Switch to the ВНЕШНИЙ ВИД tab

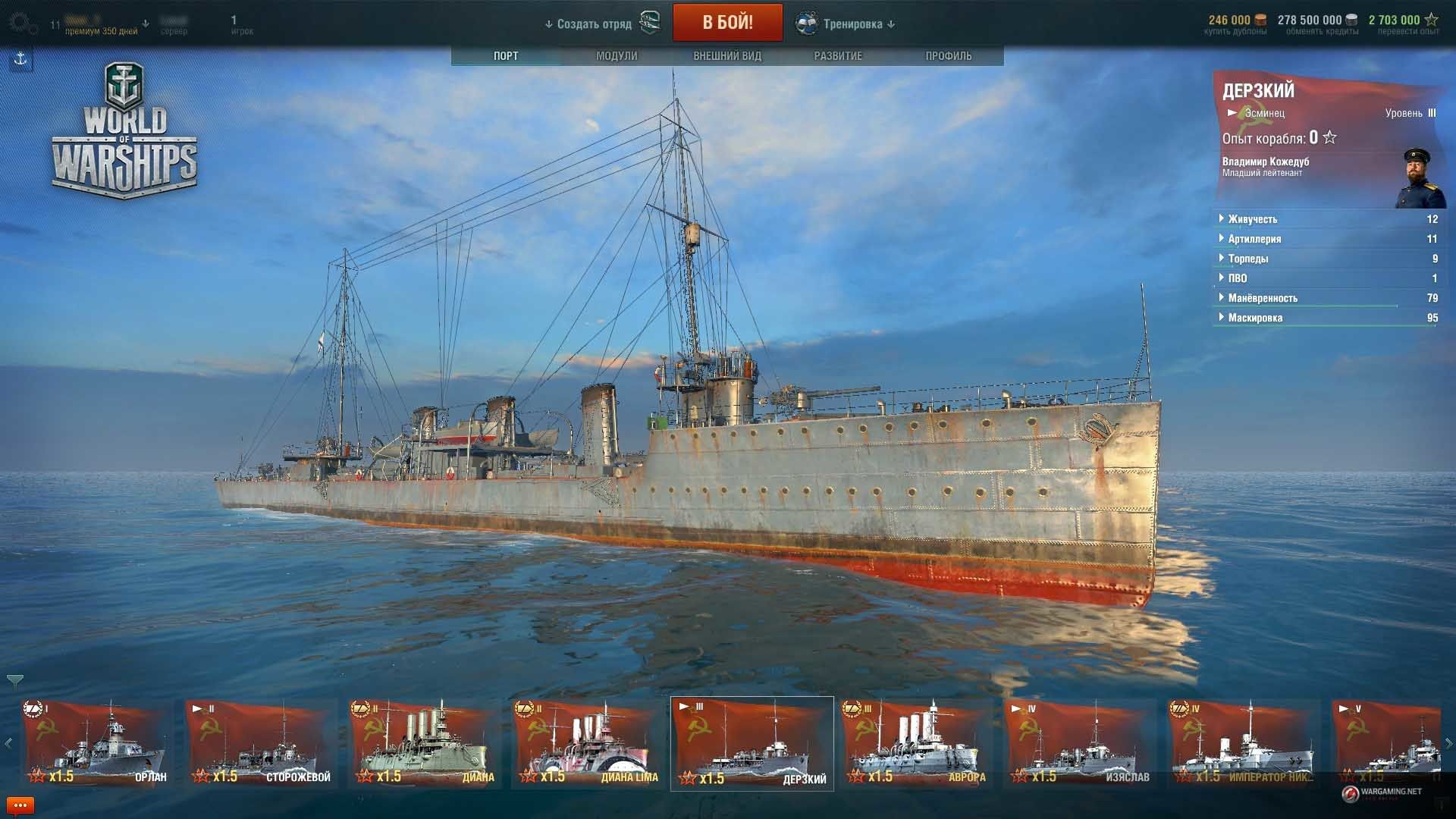[x=726, y=56]
